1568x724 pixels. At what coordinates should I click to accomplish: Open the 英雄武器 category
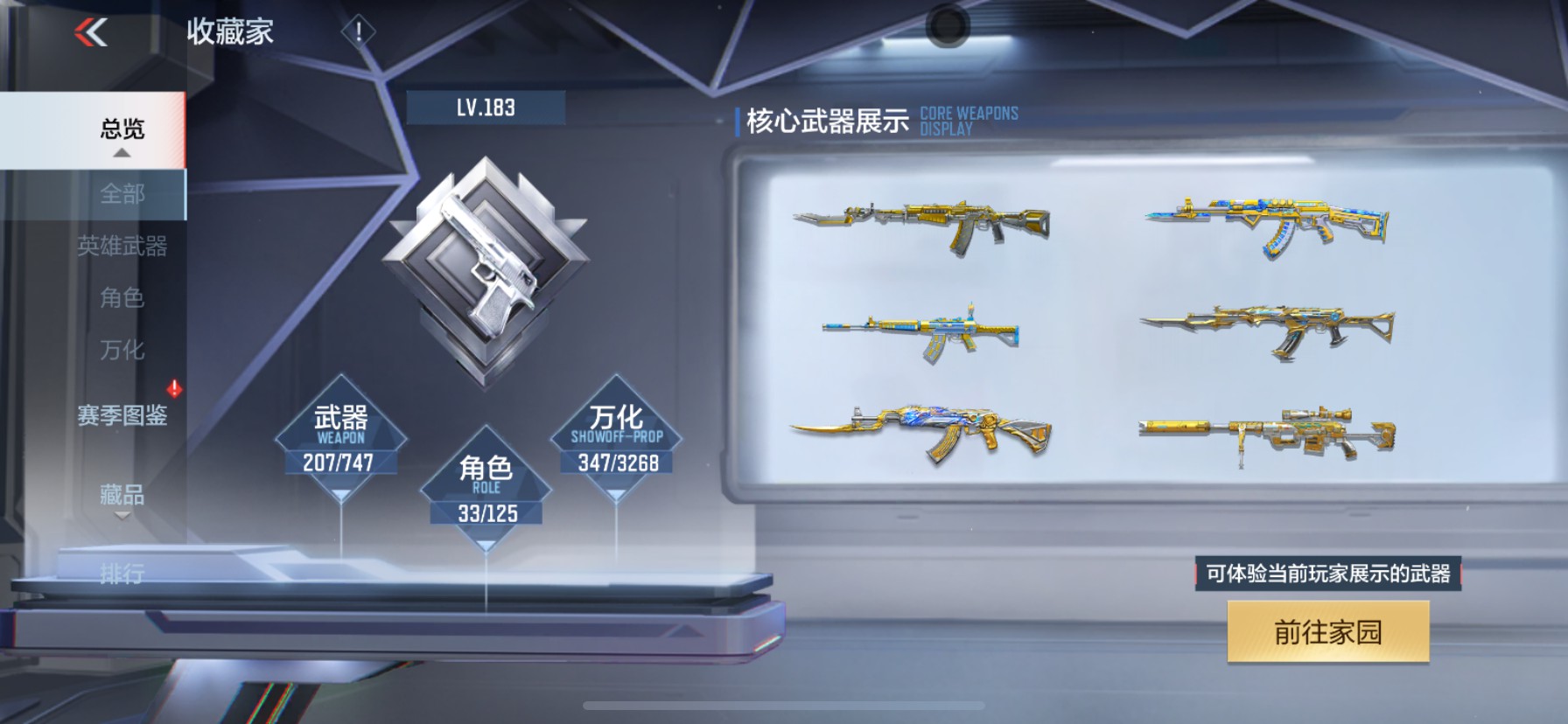click(122, 247)
